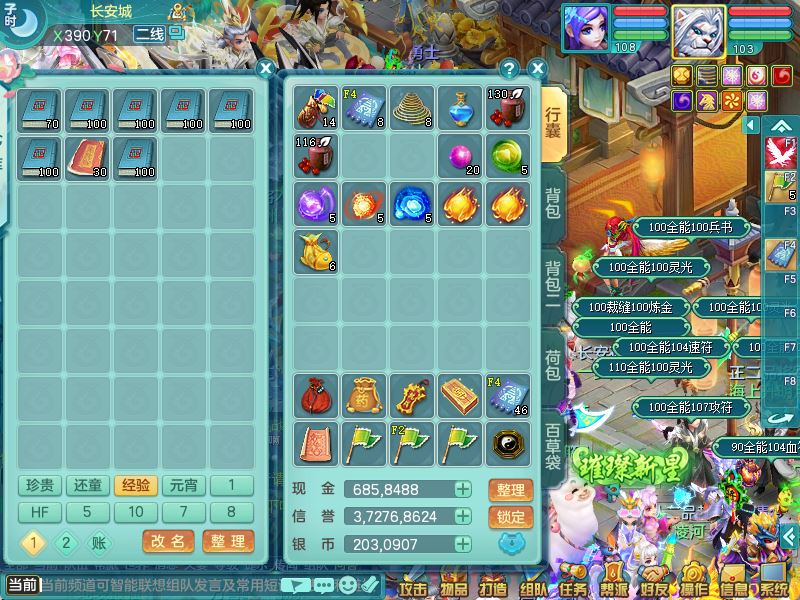Click the 改名 rename button

[x=168, y=542]
